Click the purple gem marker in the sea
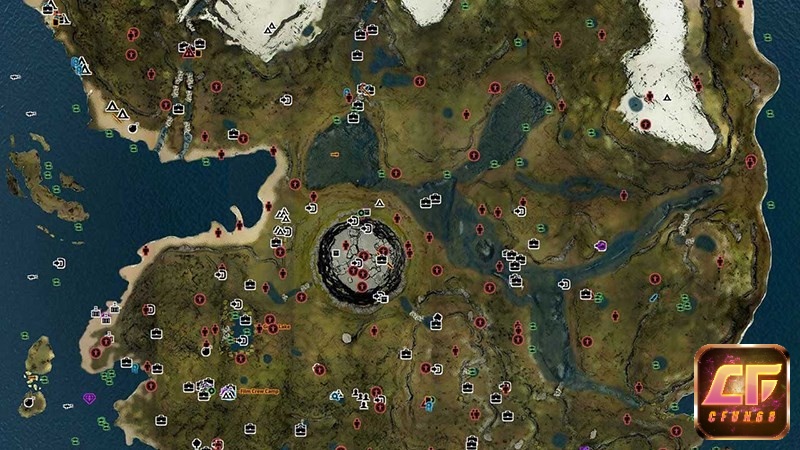Image resolution: width=800 pixels, height=450 pixels. point(91,398)
